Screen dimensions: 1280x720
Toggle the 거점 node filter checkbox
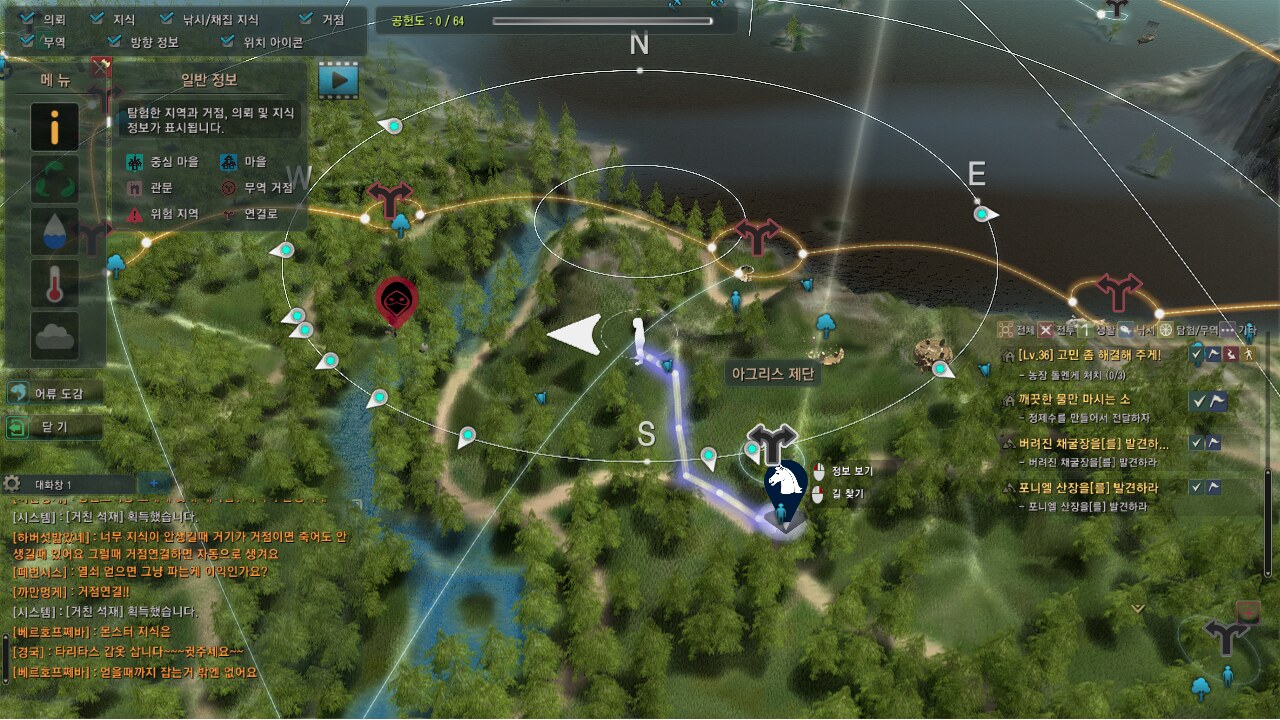pyautogui.click(x=306, y=18)
